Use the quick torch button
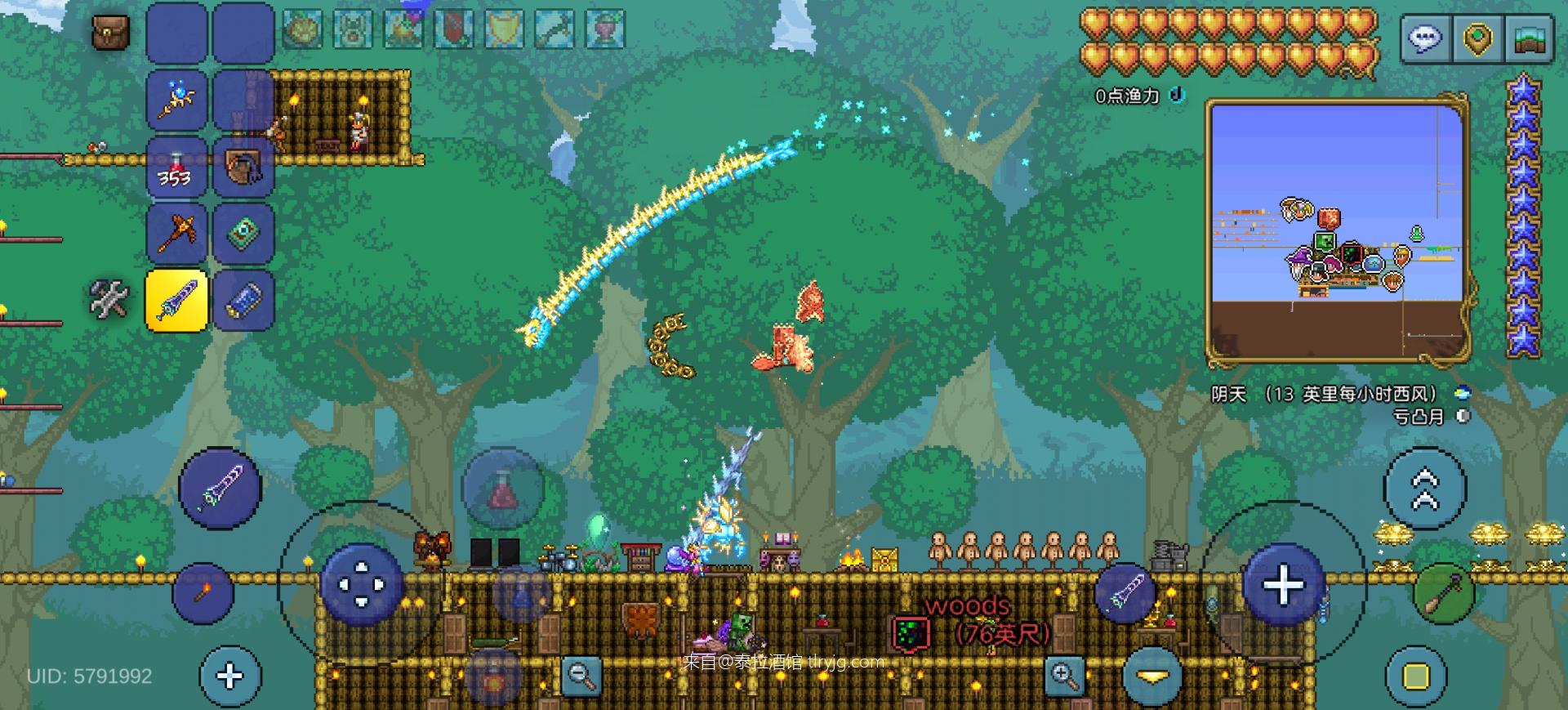Image resolution: width=1568 pixels, height=710 pixels. 203,592
